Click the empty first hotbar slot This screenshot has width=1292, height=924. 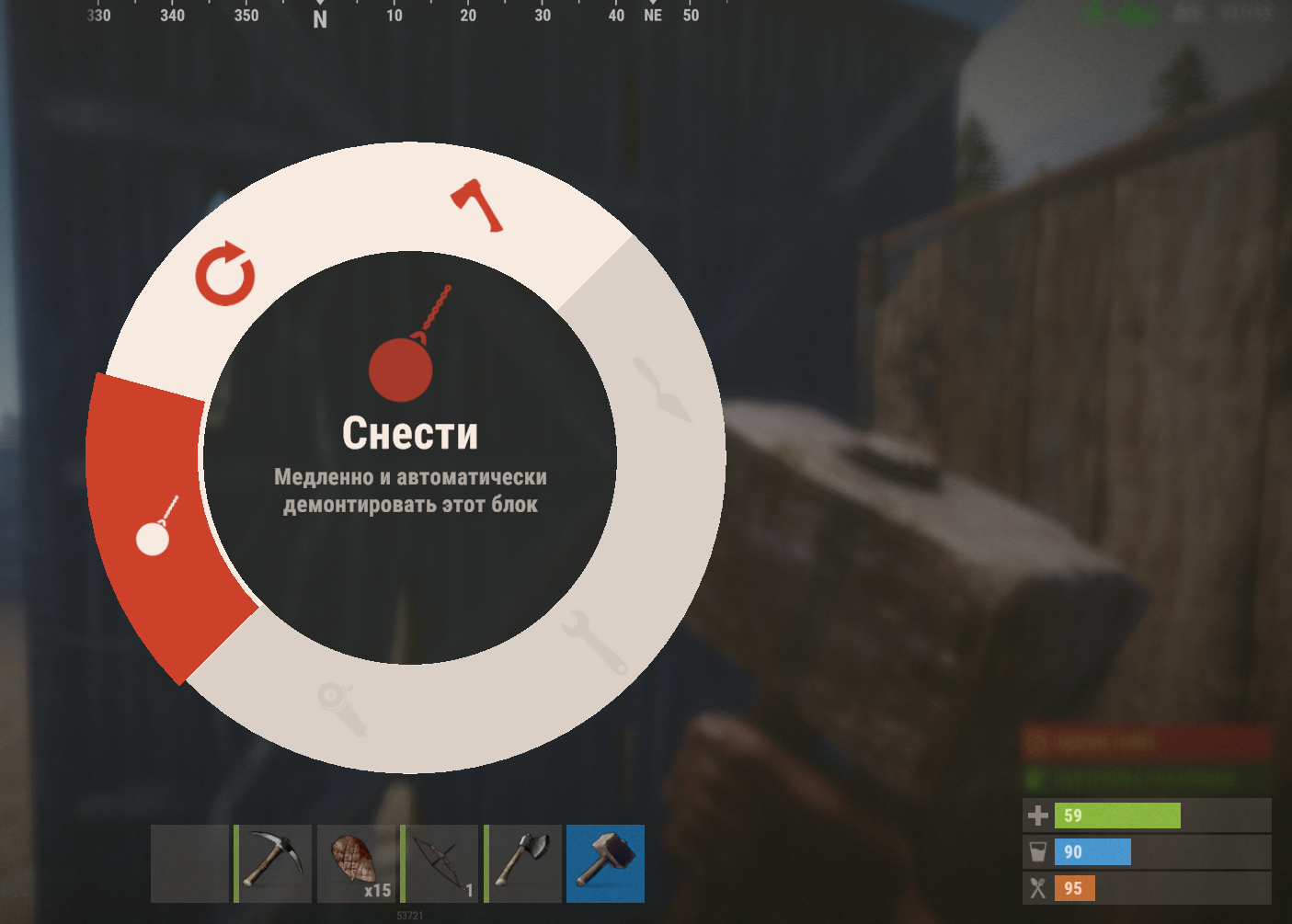pyautogui.click(x=189, y=862)
